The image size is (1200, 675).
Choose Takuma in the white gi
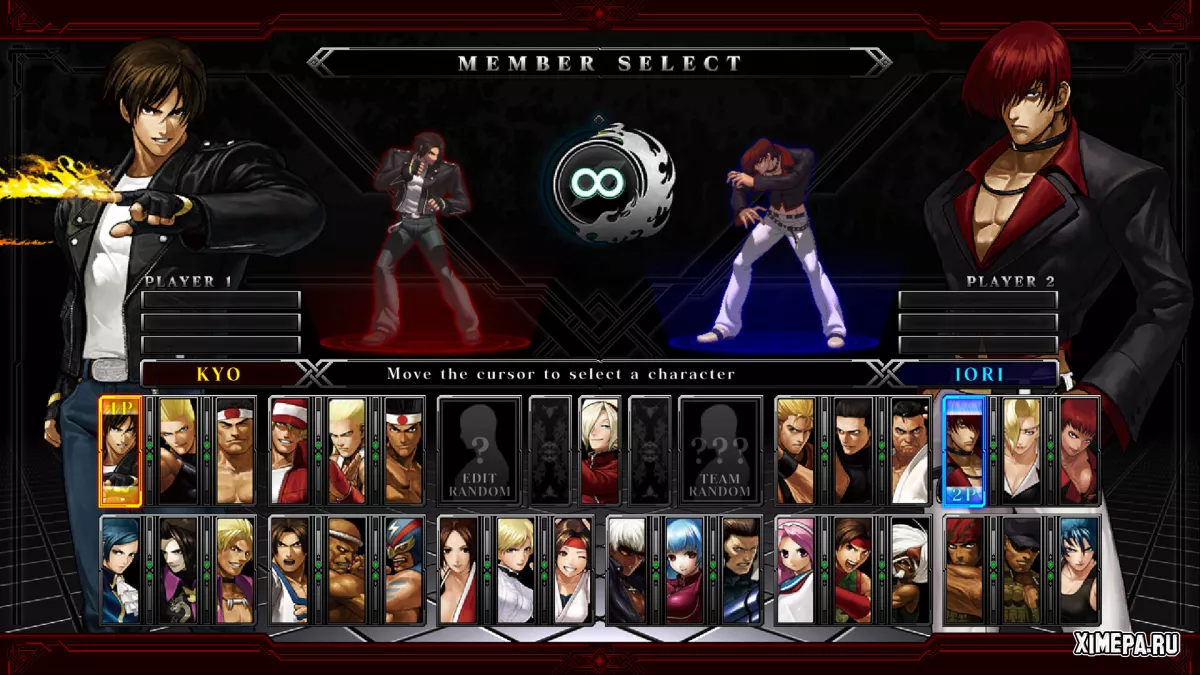[910, 451]
